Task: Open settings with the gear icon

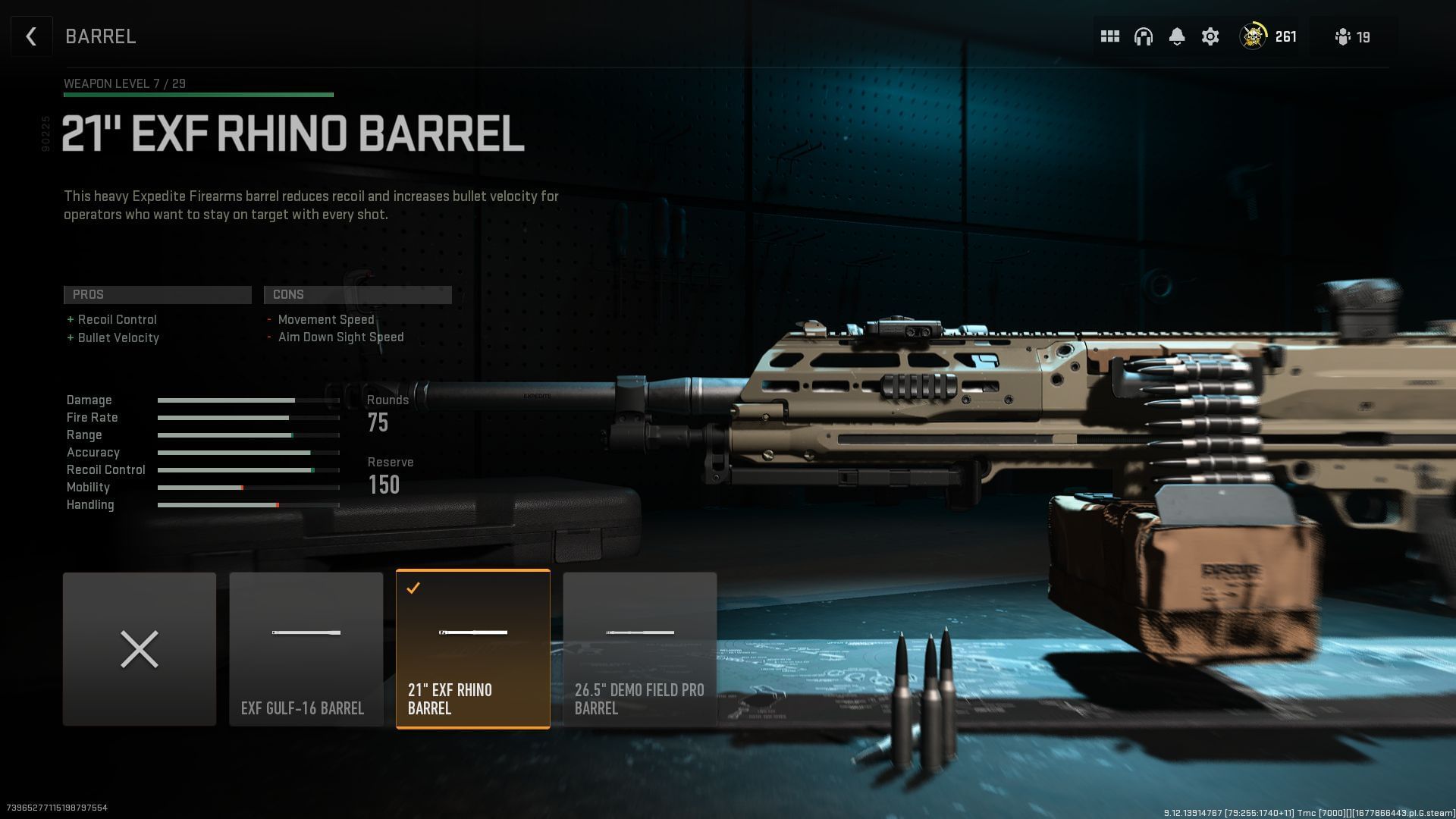Action: pyautogui.click(x=1210, y=36)
